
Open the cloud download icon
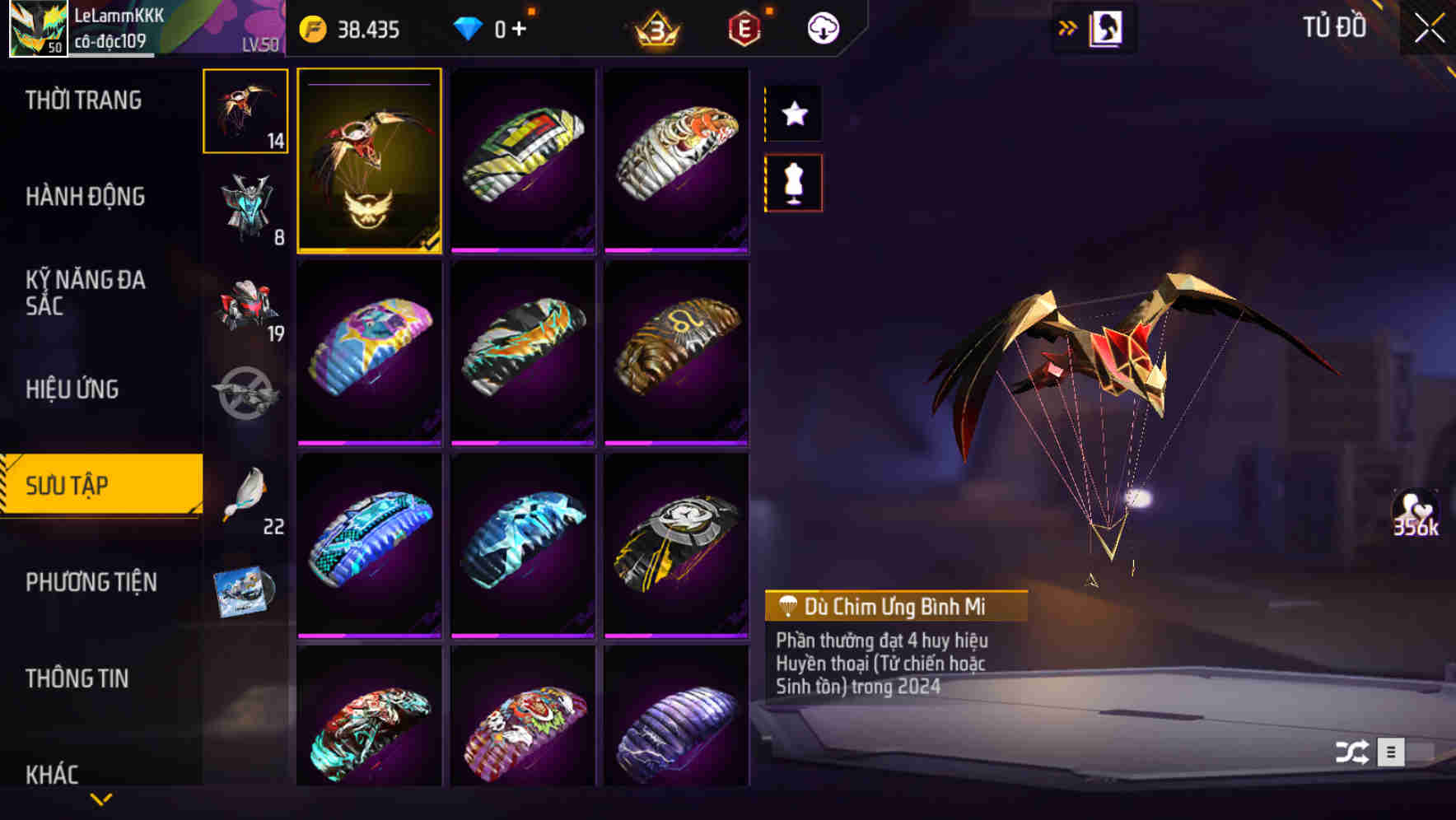821,27
